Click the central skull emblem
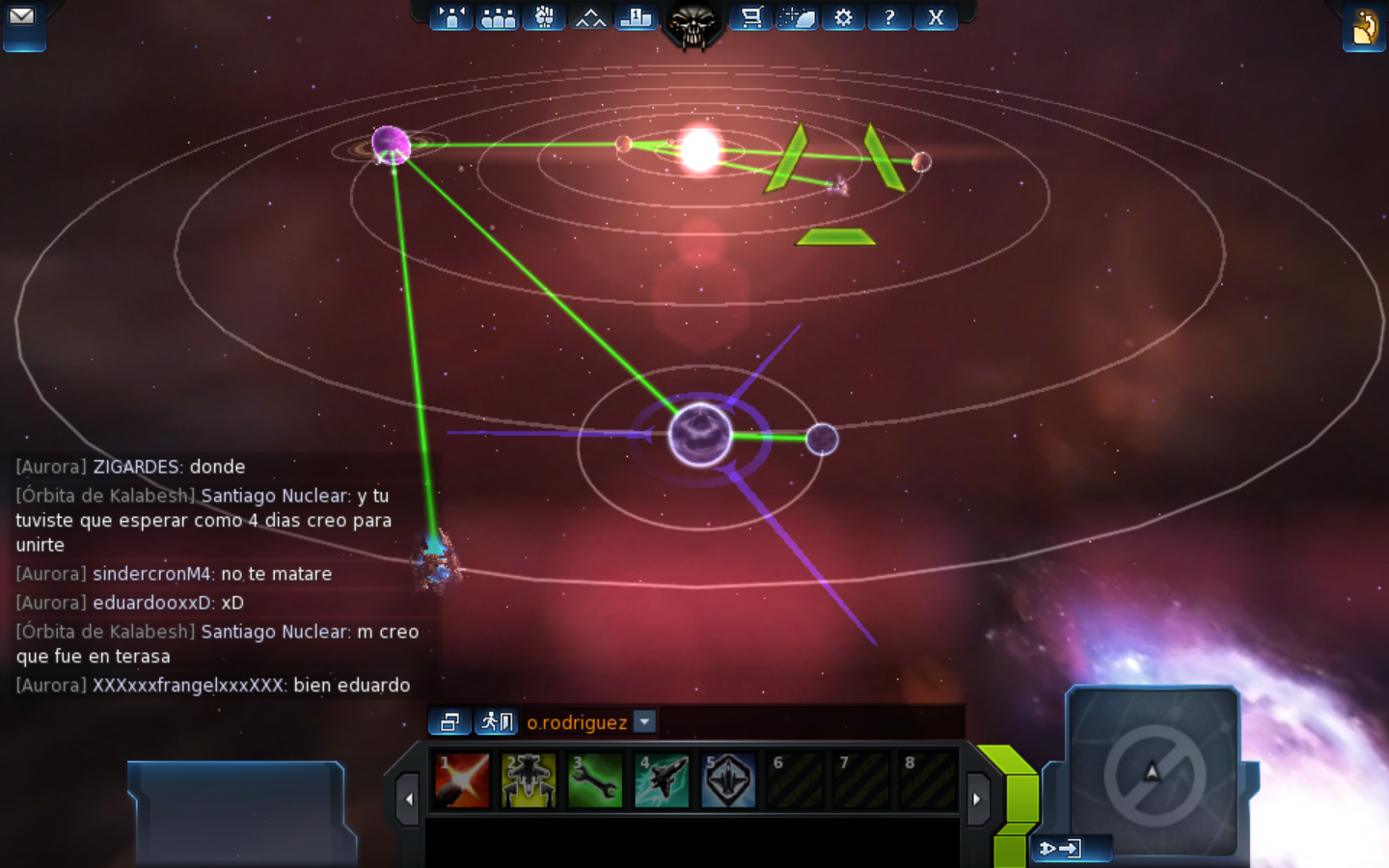The image size is (1389, 868). pyautogui.click(x=693, y=23)
